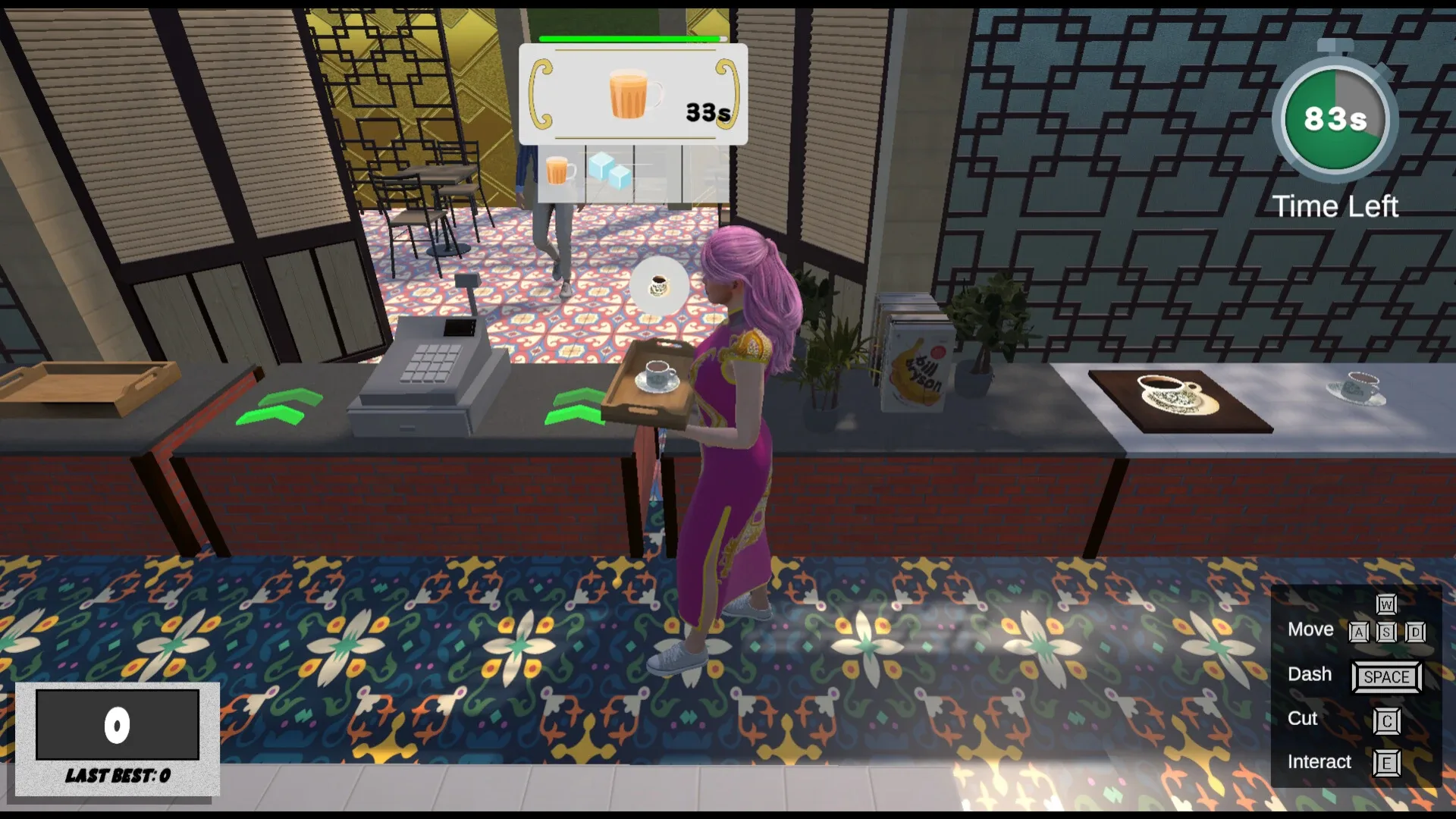Click the coffee cup order bubble near the tables
This screenshot has width=1456, height=819.
pos(658,287)
